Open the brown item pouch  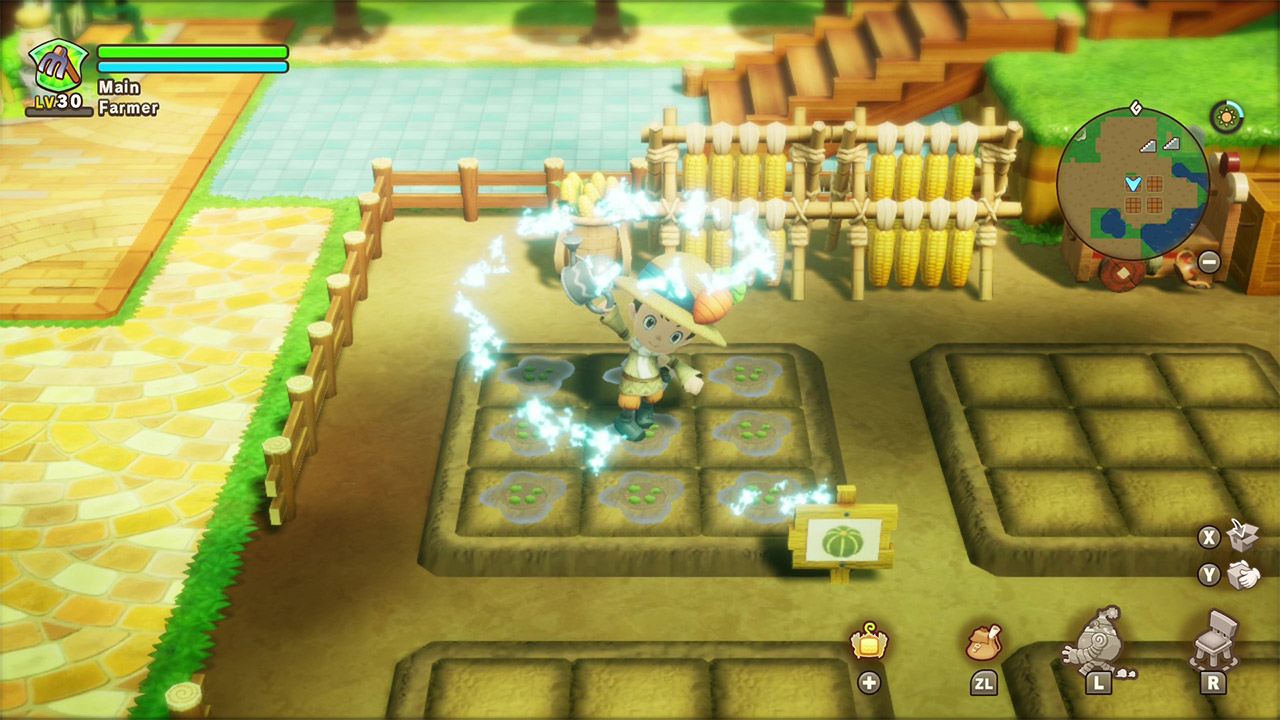pos(984,643)
